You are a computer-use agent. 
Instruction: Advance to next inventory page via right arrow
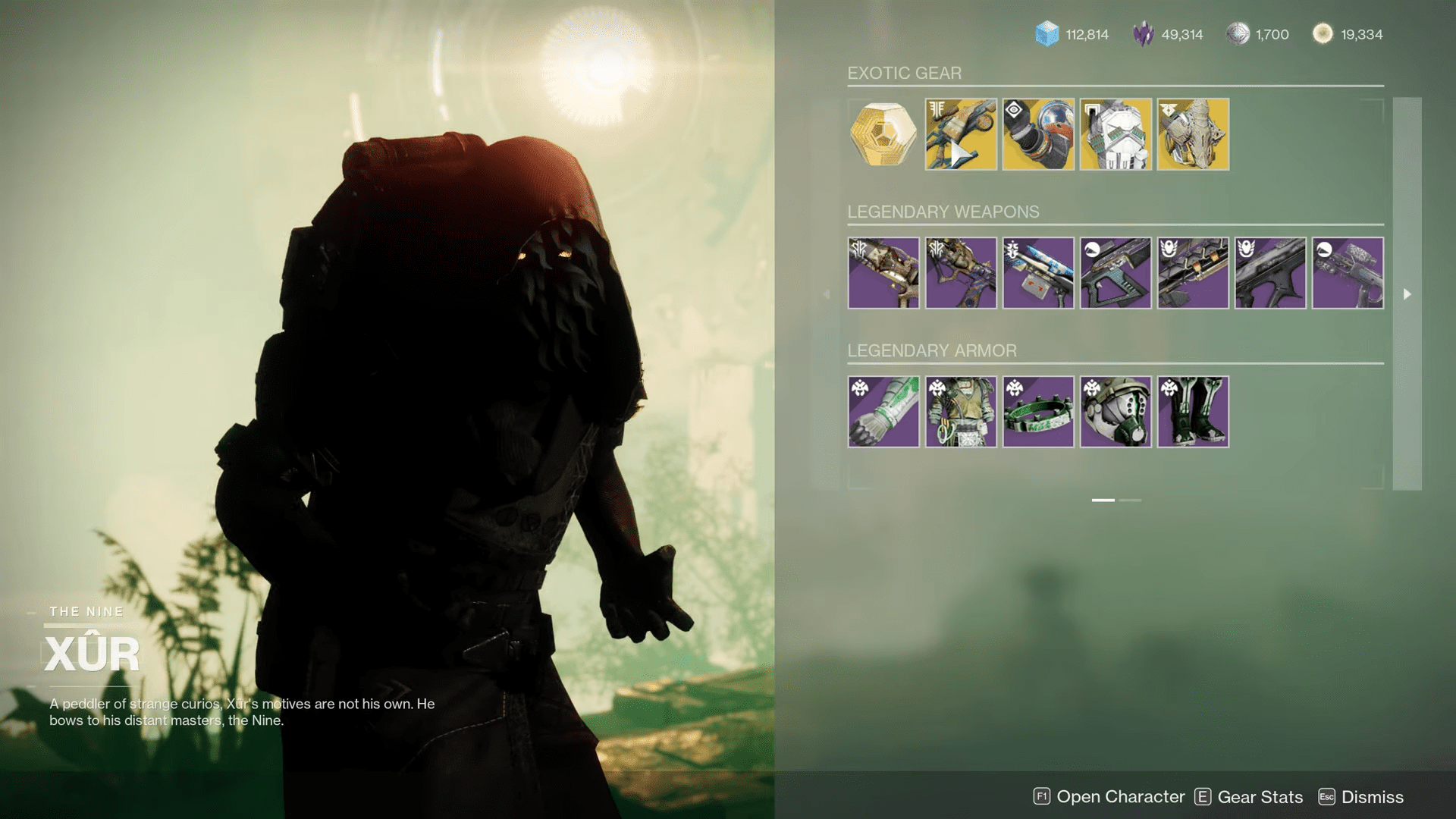pos(1407,294)
